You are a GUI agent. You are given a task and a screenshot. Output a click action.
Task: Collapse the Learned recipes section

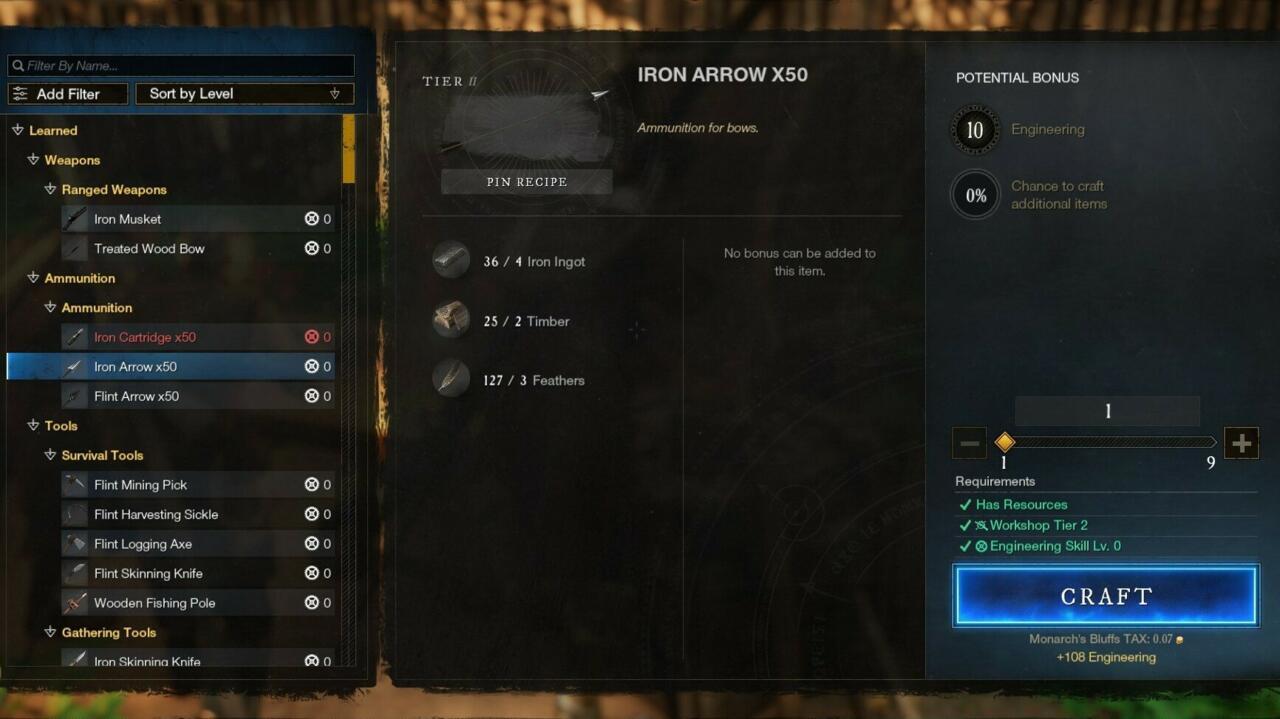[x=18, y=131]
